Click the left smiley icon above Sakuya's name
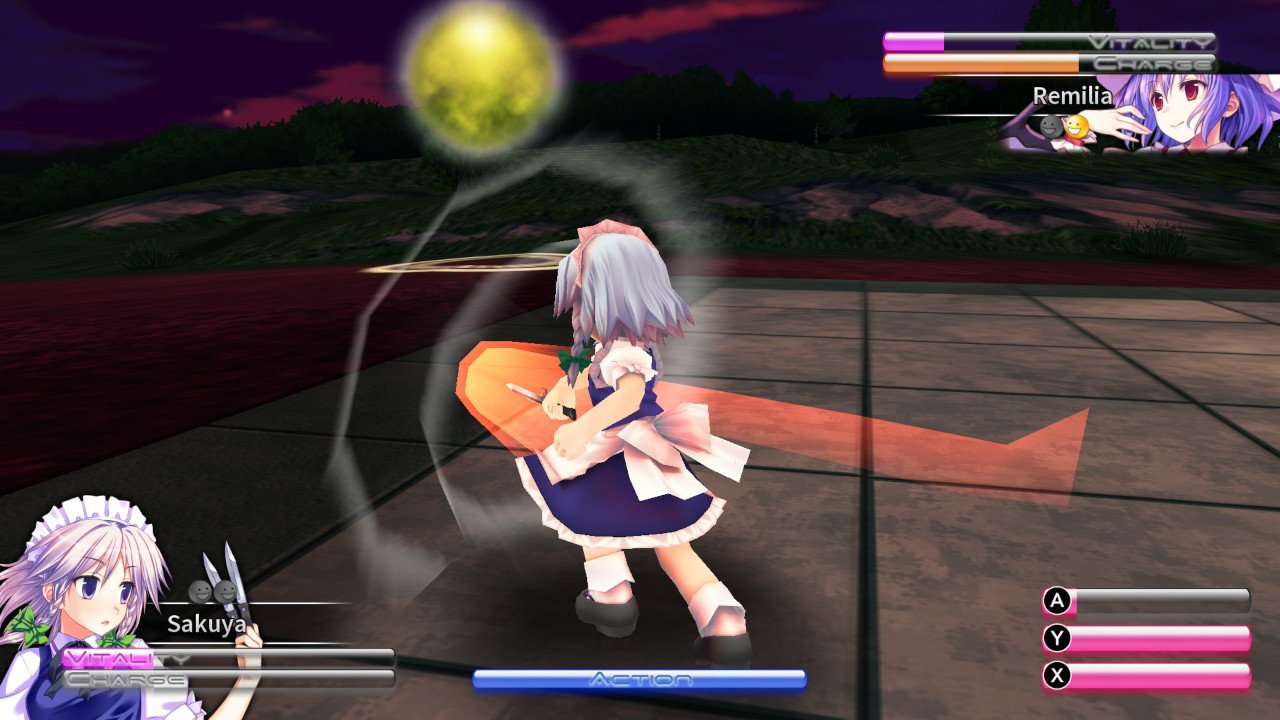This screenshot has width=1280, height=720. (200, 591)
